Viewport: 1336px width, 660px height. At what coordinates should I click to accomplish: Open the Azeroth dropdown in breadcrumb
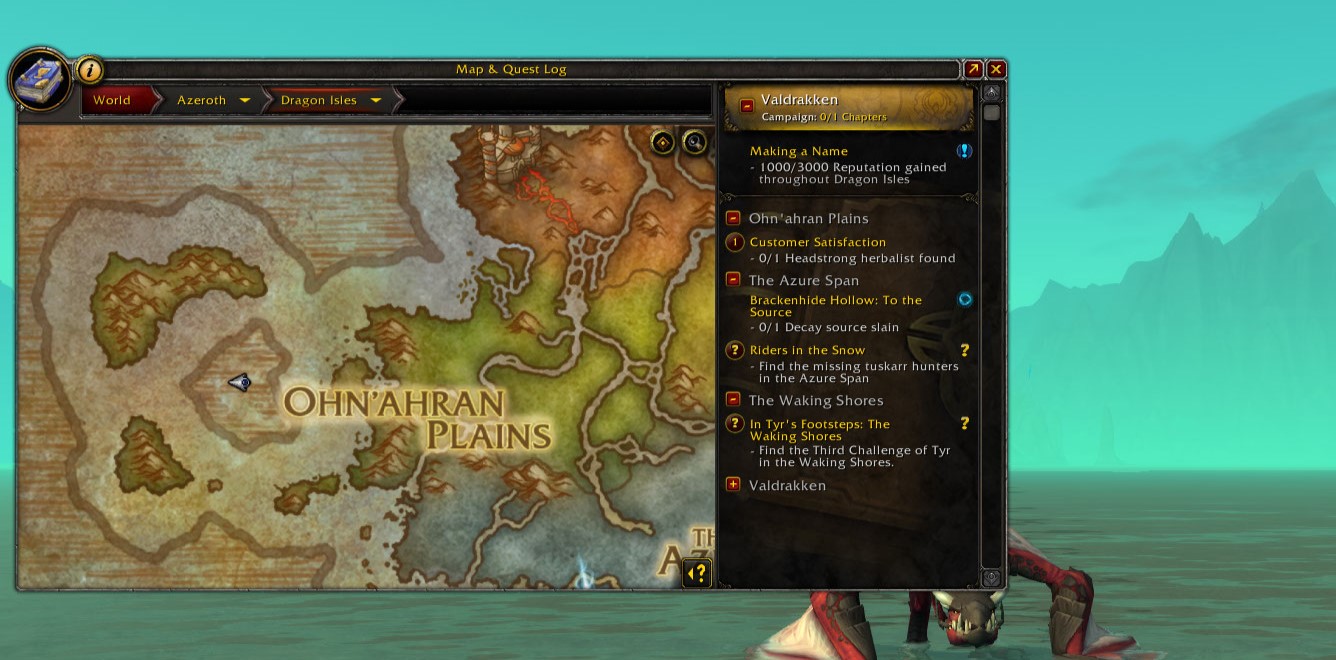click(x=244, y=100)
